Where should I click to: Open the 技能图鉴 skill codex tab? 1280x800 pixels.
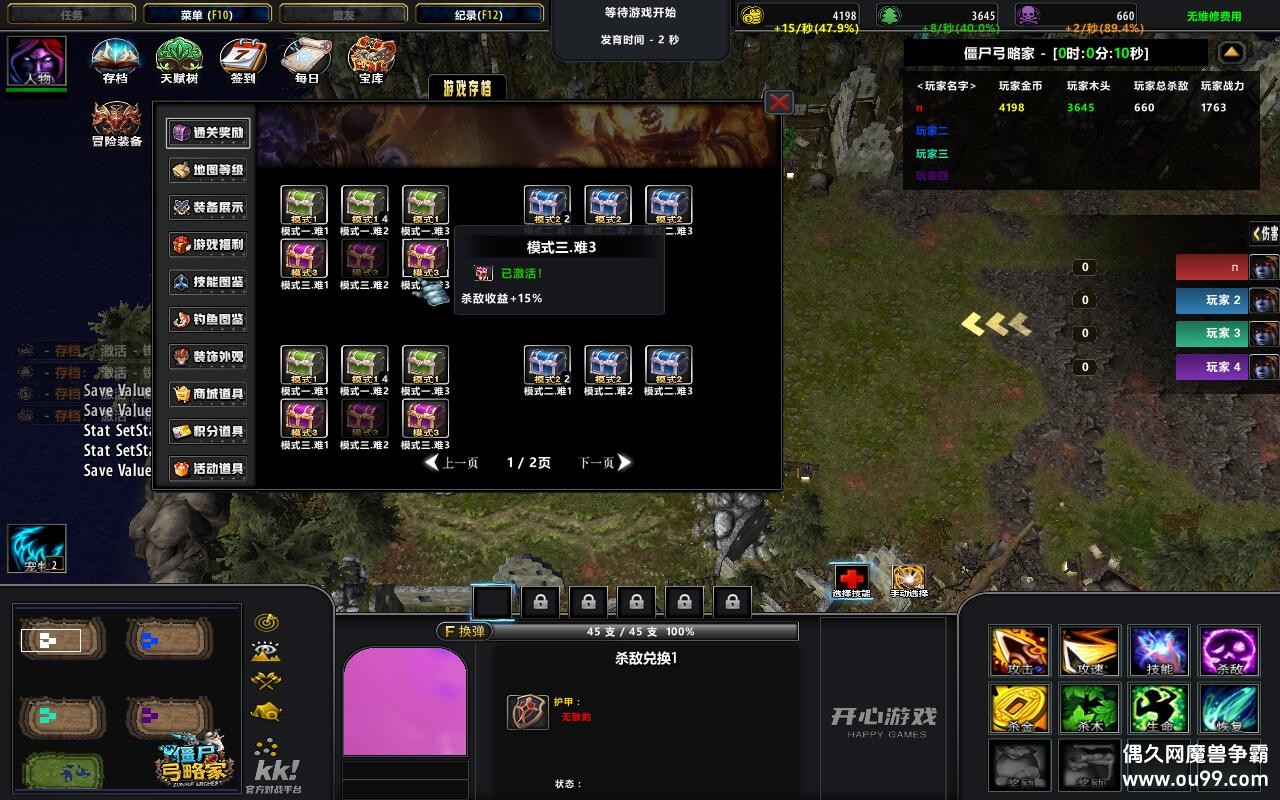[208, 282]
